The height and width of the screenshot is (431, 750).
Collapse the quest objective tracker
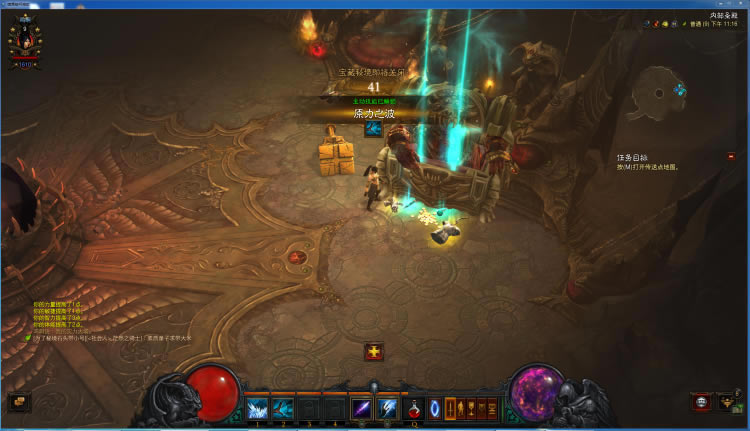click(731, 156)
